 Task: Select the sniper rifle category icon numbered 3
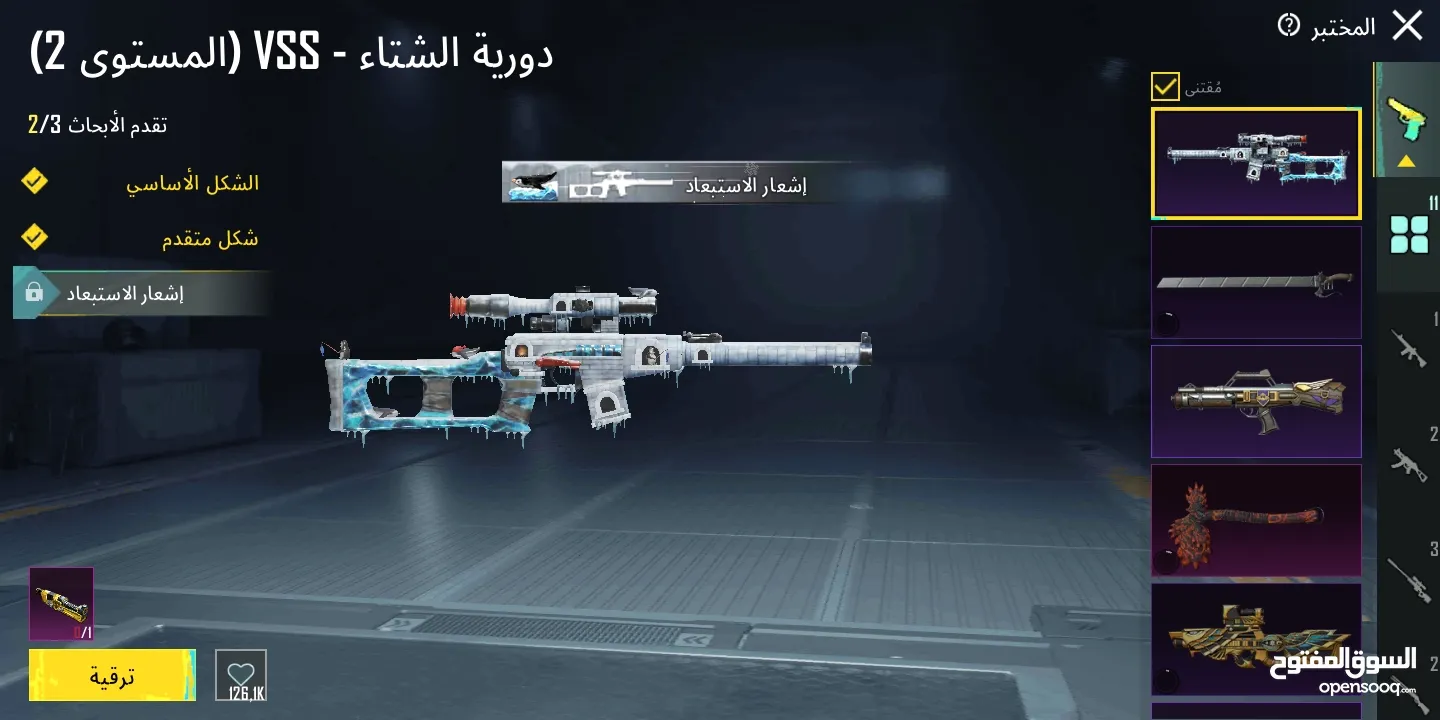(x=1410, y=580)
